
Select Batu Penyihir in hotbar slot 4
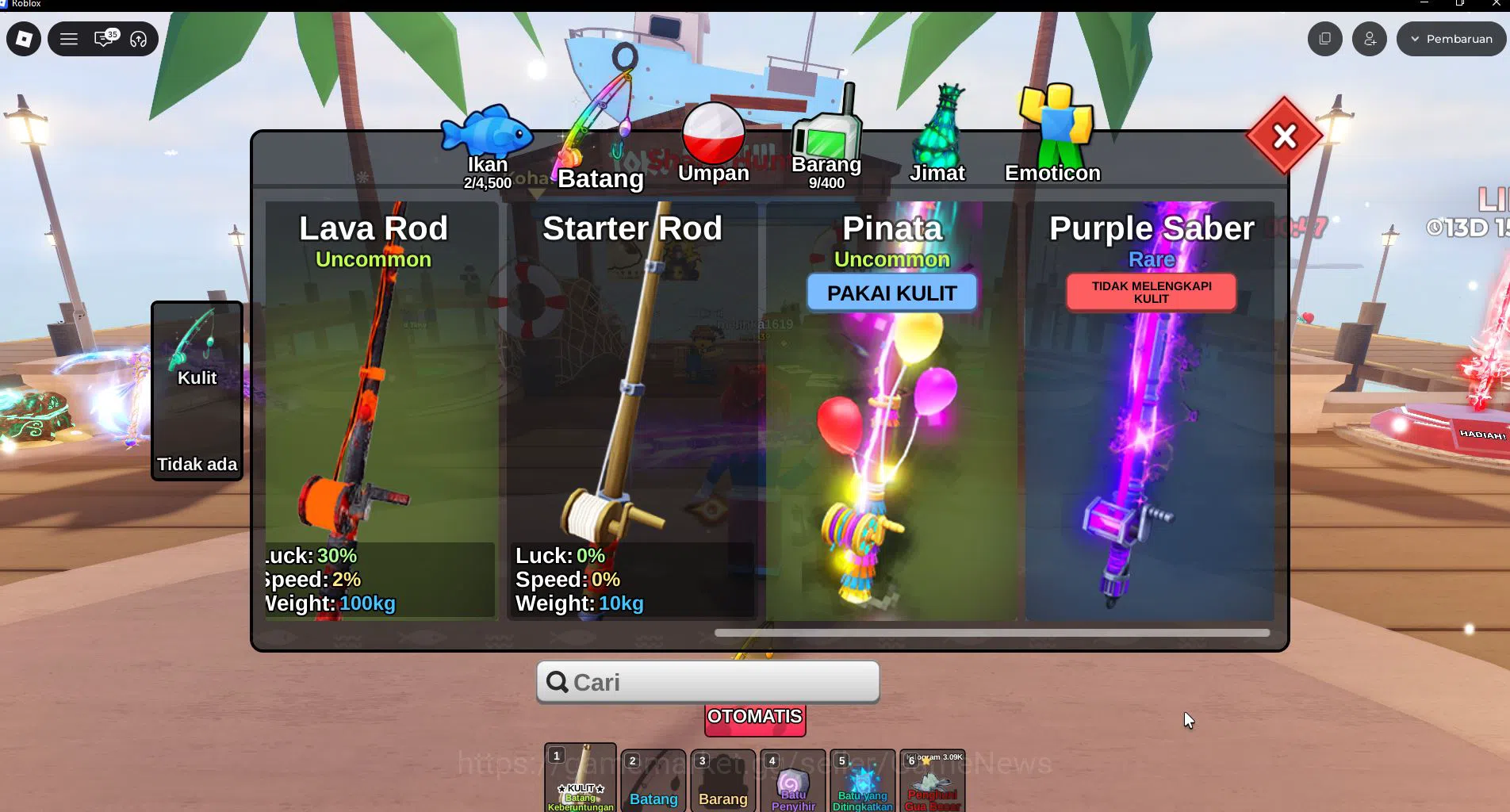pyautogui.click(x=791, y=783)
